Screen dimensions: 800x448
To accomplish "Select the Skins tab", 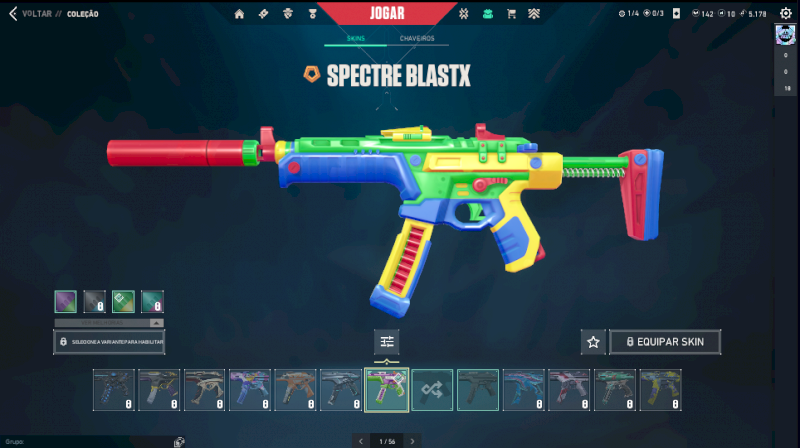I will [355, 38].
